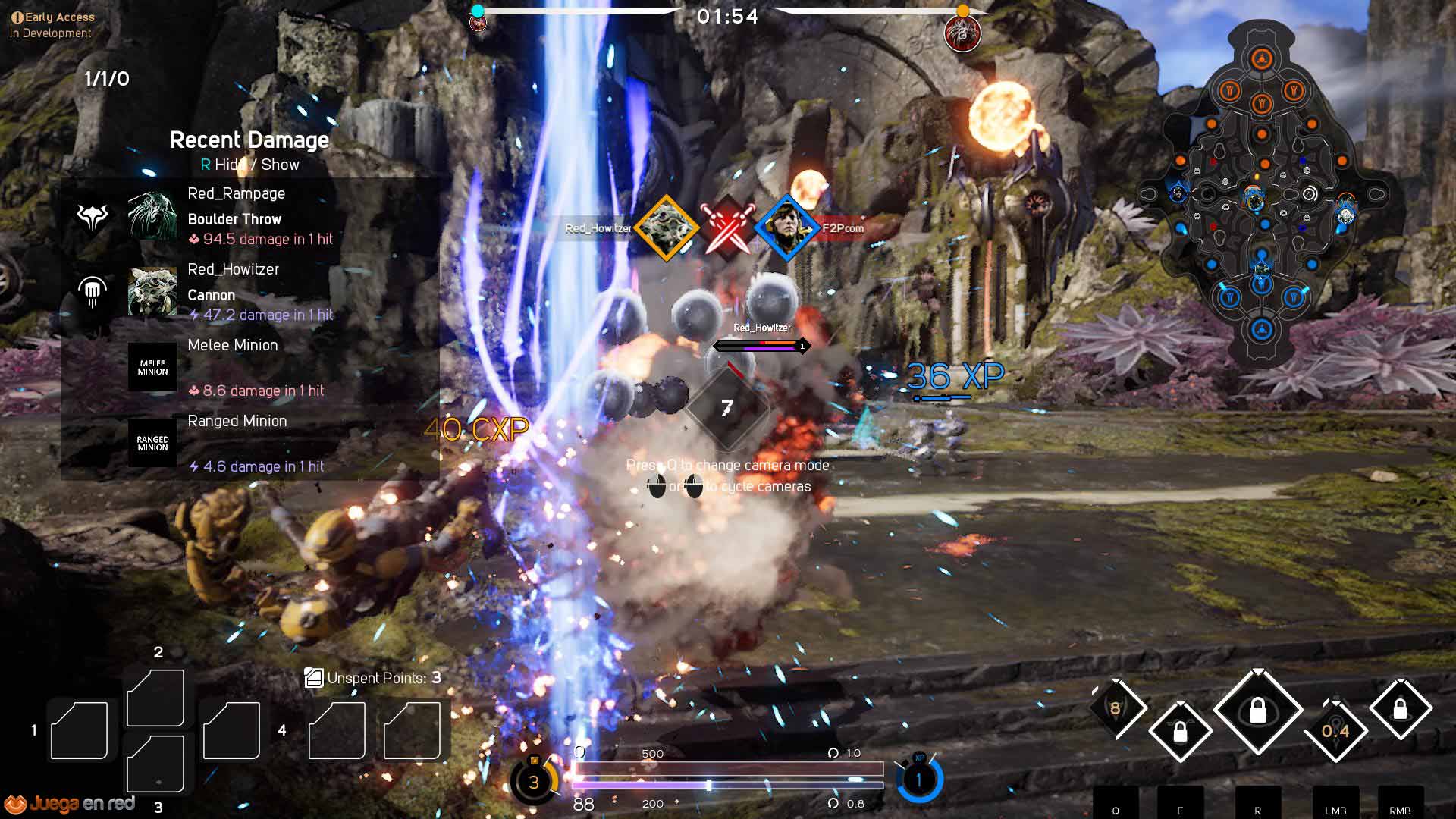Select the locked RMB ability icon
This screenshot has height=819, width=1456.
pos(1400,710)
